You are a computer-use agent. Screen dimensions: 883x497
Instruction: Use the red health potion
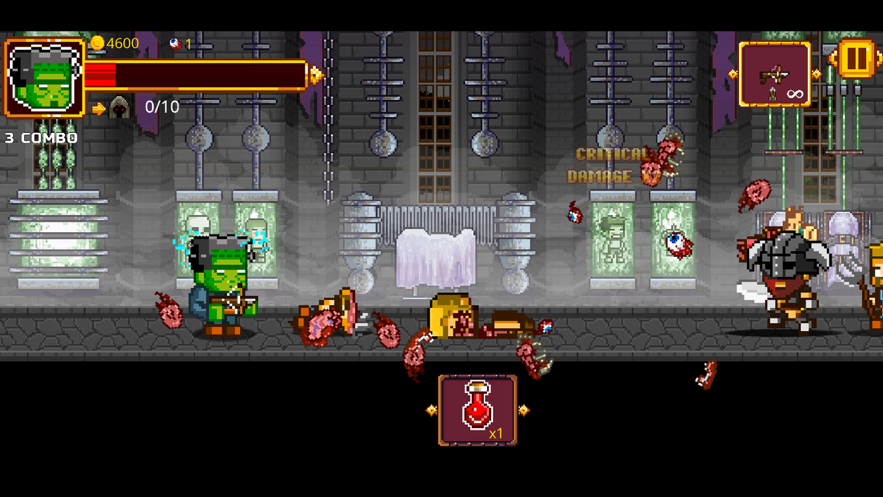point(478,410)
